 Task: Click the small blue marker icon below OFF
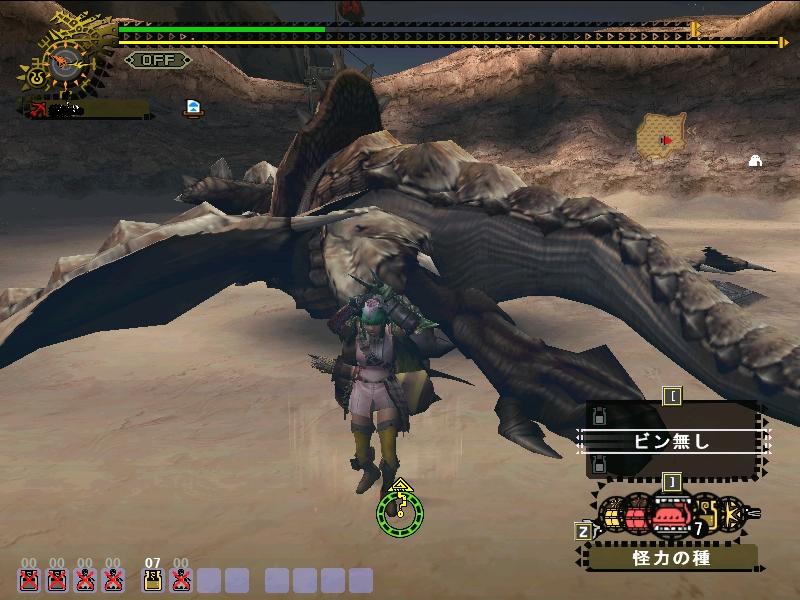(193, 107)
